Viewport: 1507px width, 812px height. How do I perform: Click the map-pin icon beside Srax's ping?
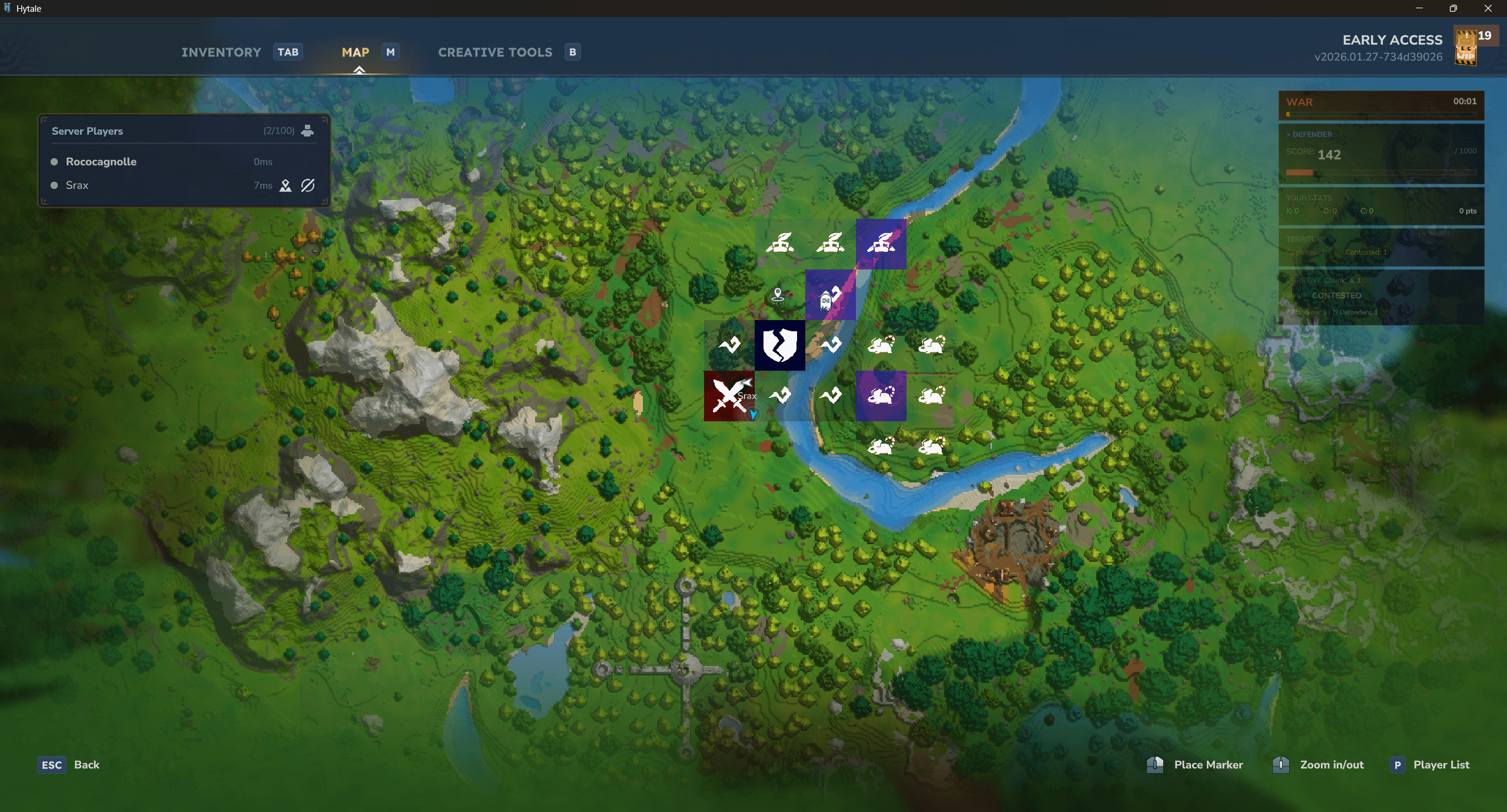point(286,186)
